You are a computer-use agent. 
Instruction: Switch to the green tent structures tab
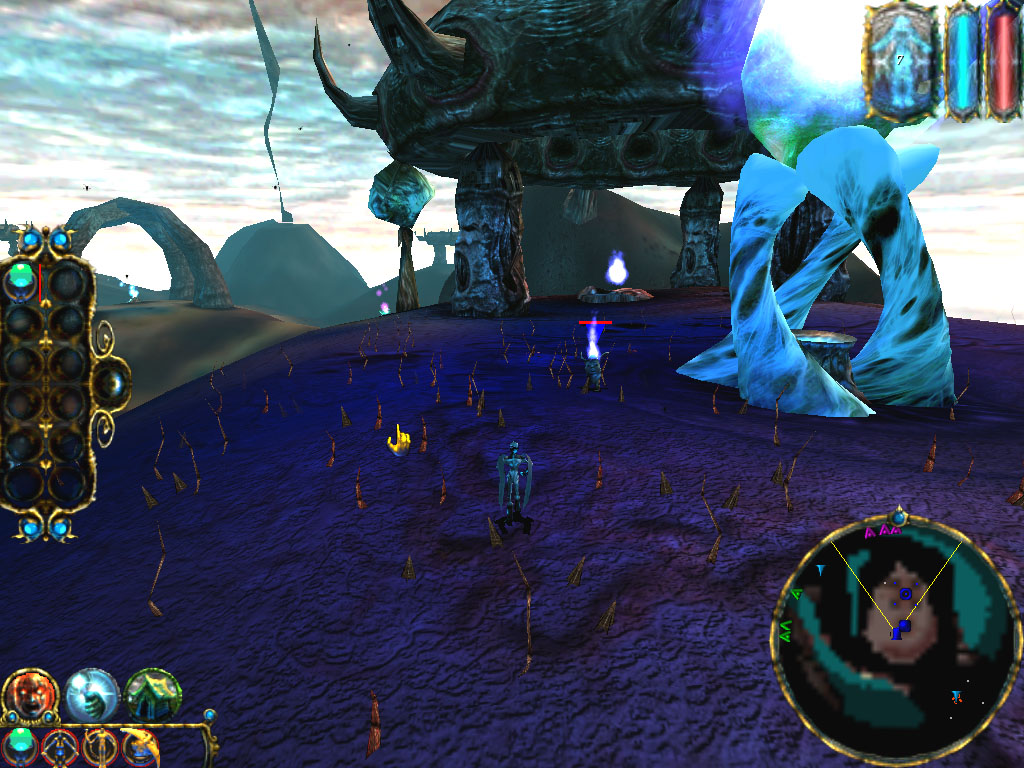pos(153,695)
